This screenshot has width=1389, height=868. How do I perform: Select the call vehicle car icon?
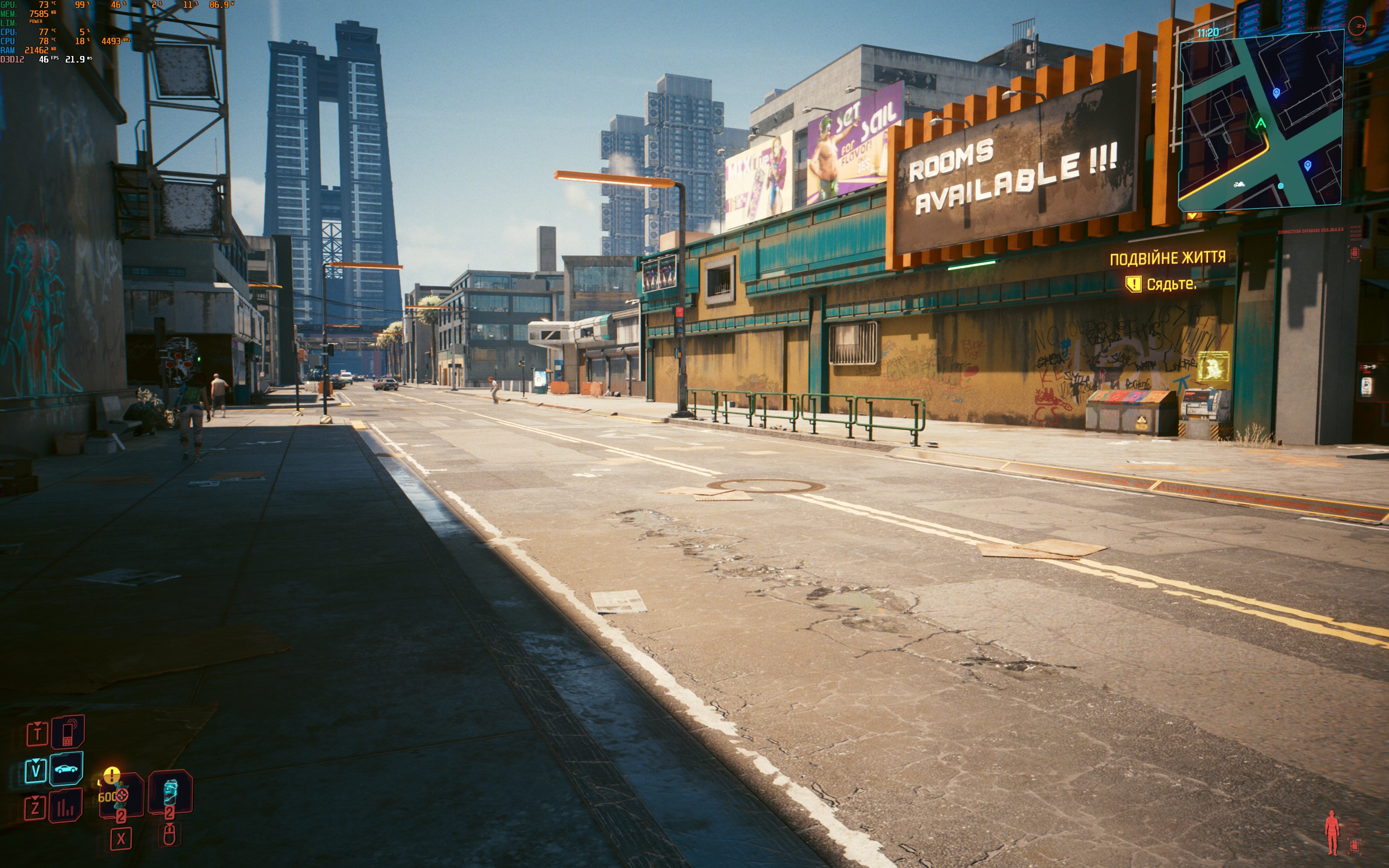(x=66, y=769)
